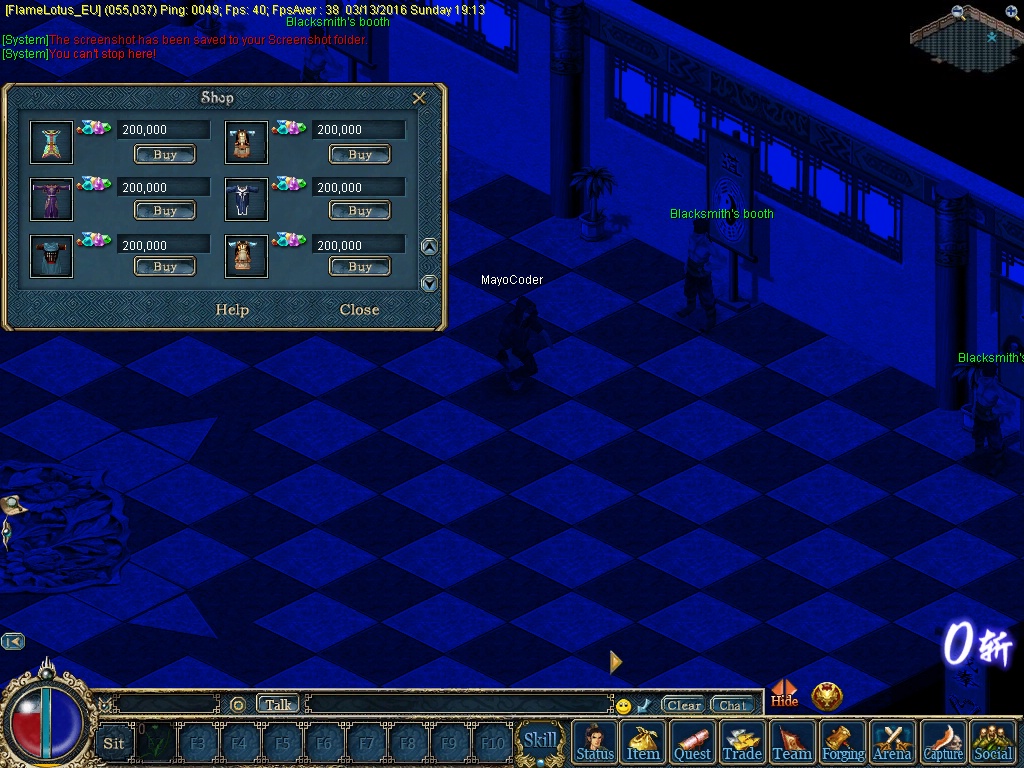Open the shop Help text

click(232, 310)
